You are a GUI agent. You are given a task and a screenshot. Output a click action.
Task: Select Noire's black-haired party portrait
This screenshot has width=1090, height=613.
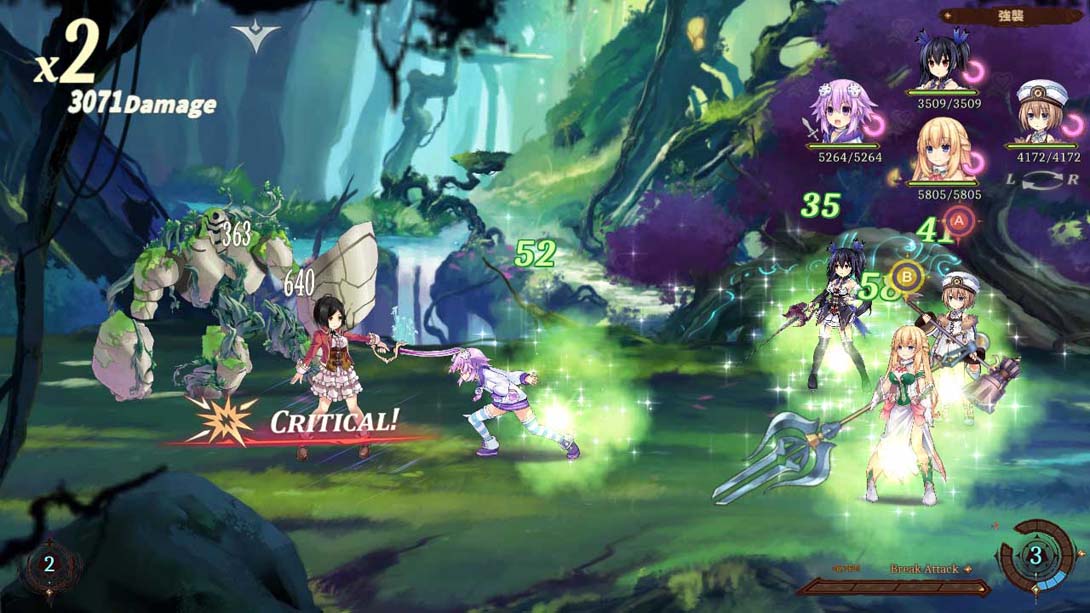click(x=942, y=62)
